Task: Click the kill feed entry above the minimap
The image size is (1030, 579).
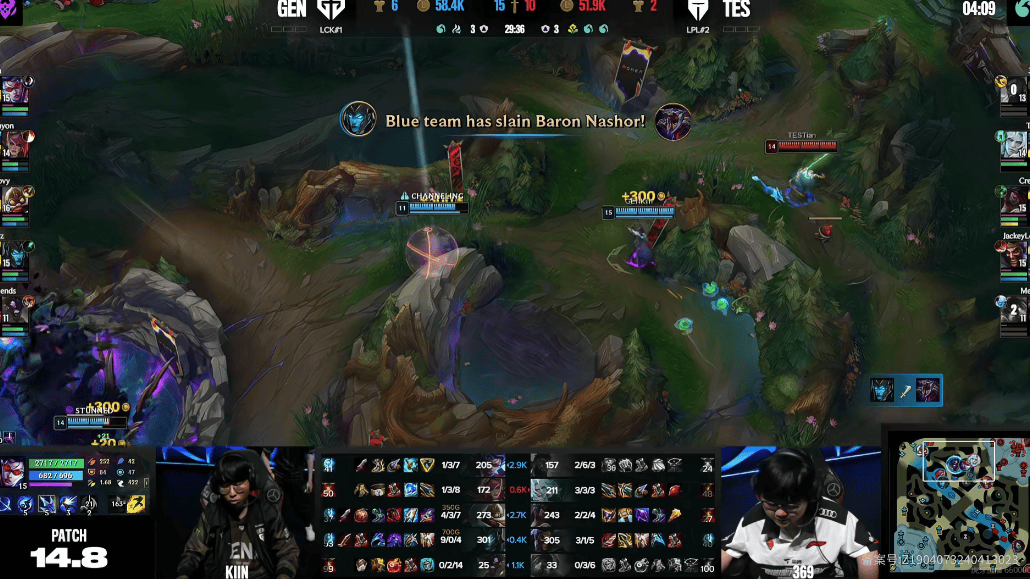Action: pyautogui.click(x=906, y=390)
